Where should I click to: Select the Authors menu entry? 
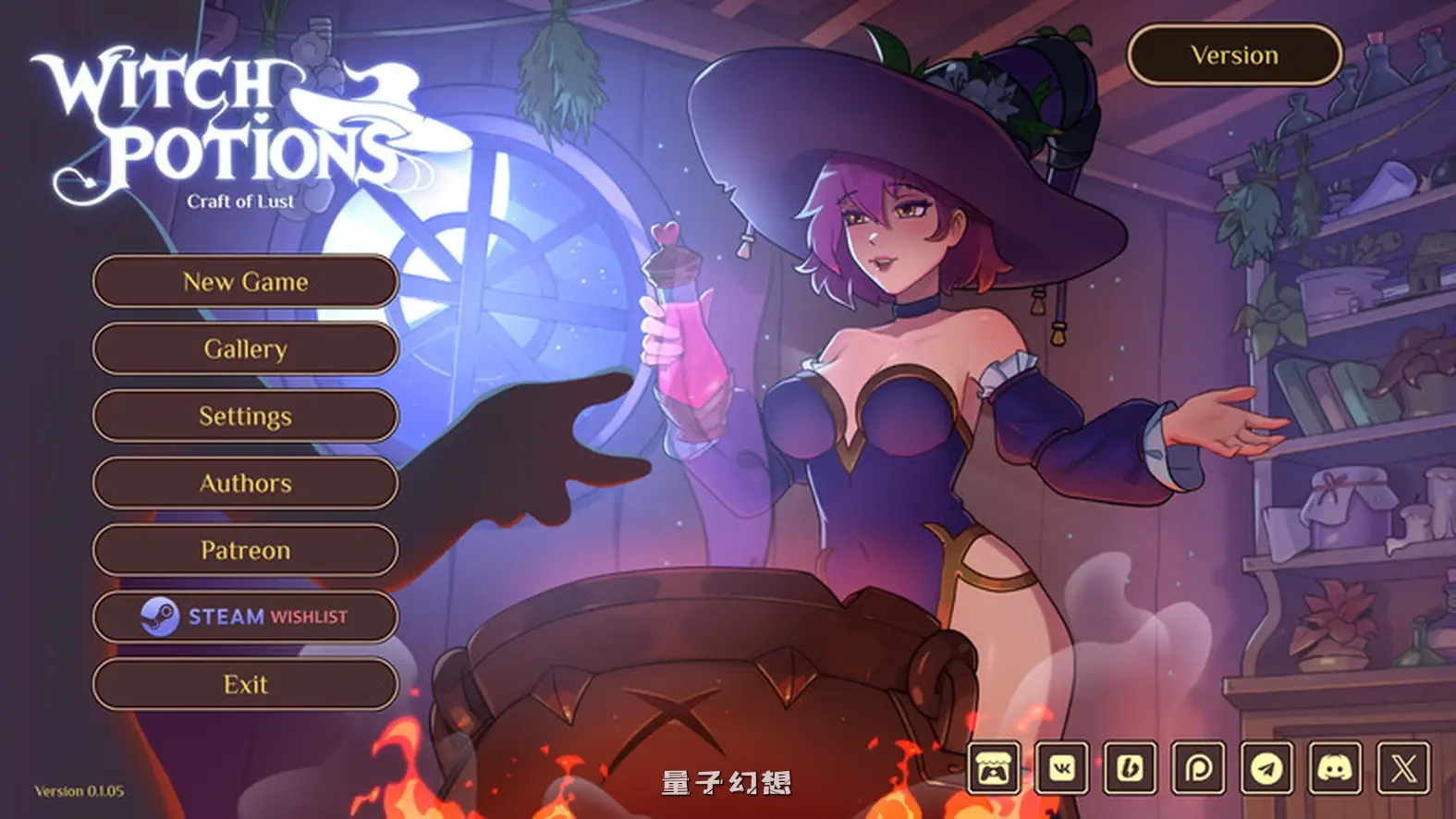[245, 483]
